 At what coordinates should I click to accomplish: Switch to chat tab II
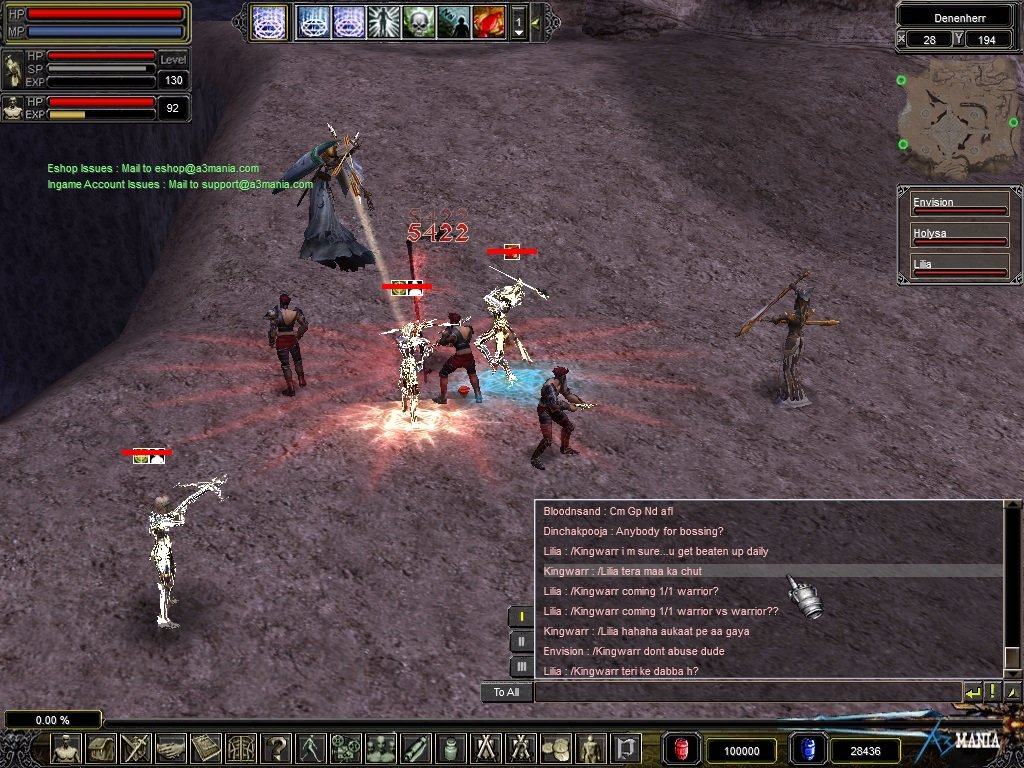point(521,641)
